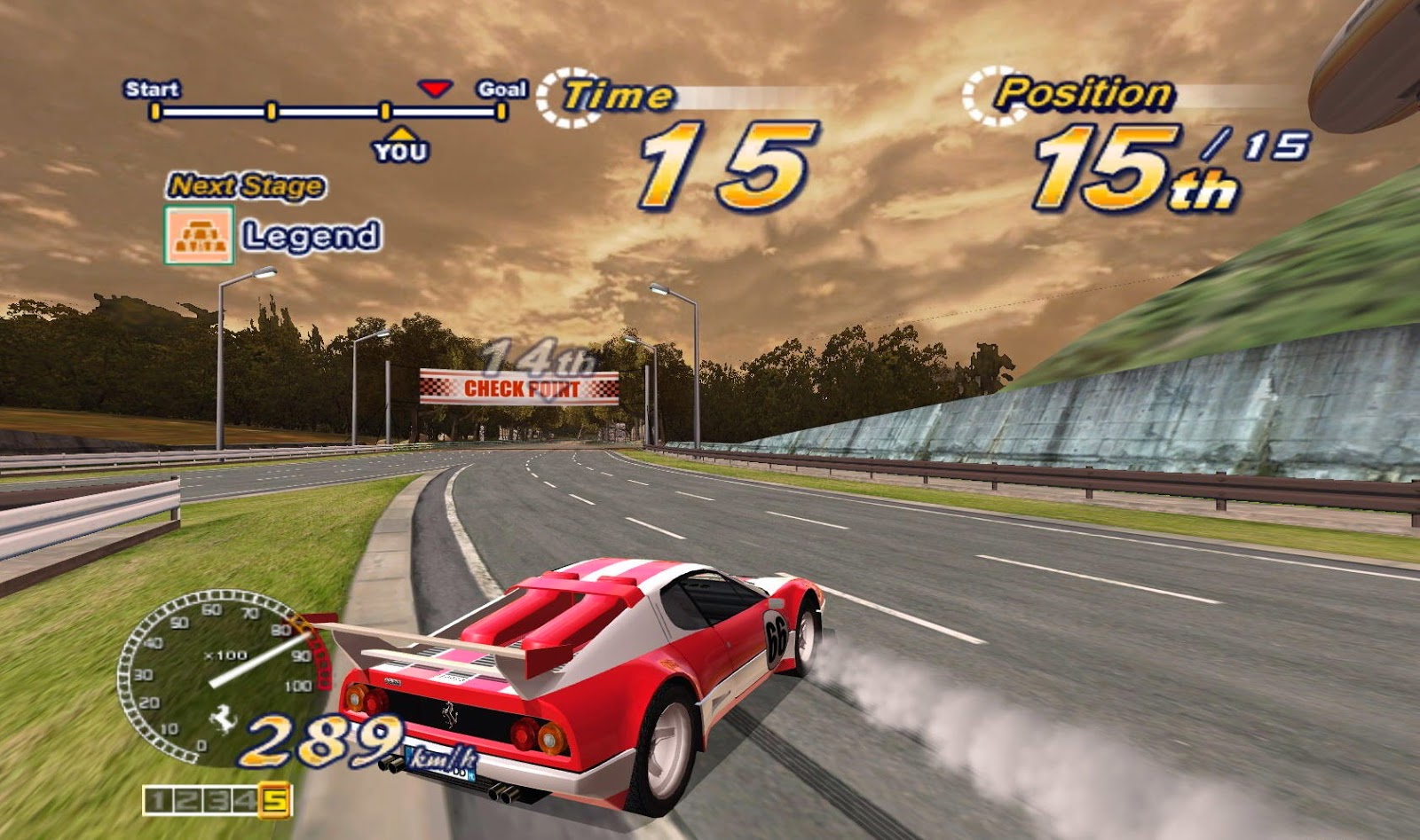Select the Legend stage icon under Next Stage

[x=199, y=233]
